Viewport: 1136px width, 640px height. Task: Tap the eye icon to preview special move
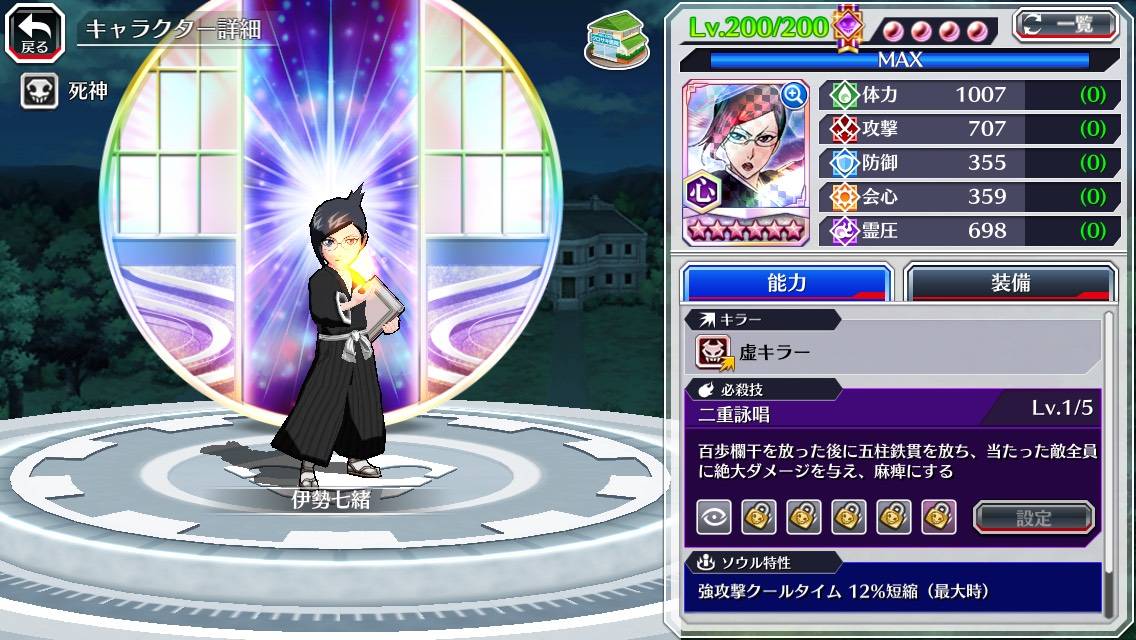coord(714,517)
